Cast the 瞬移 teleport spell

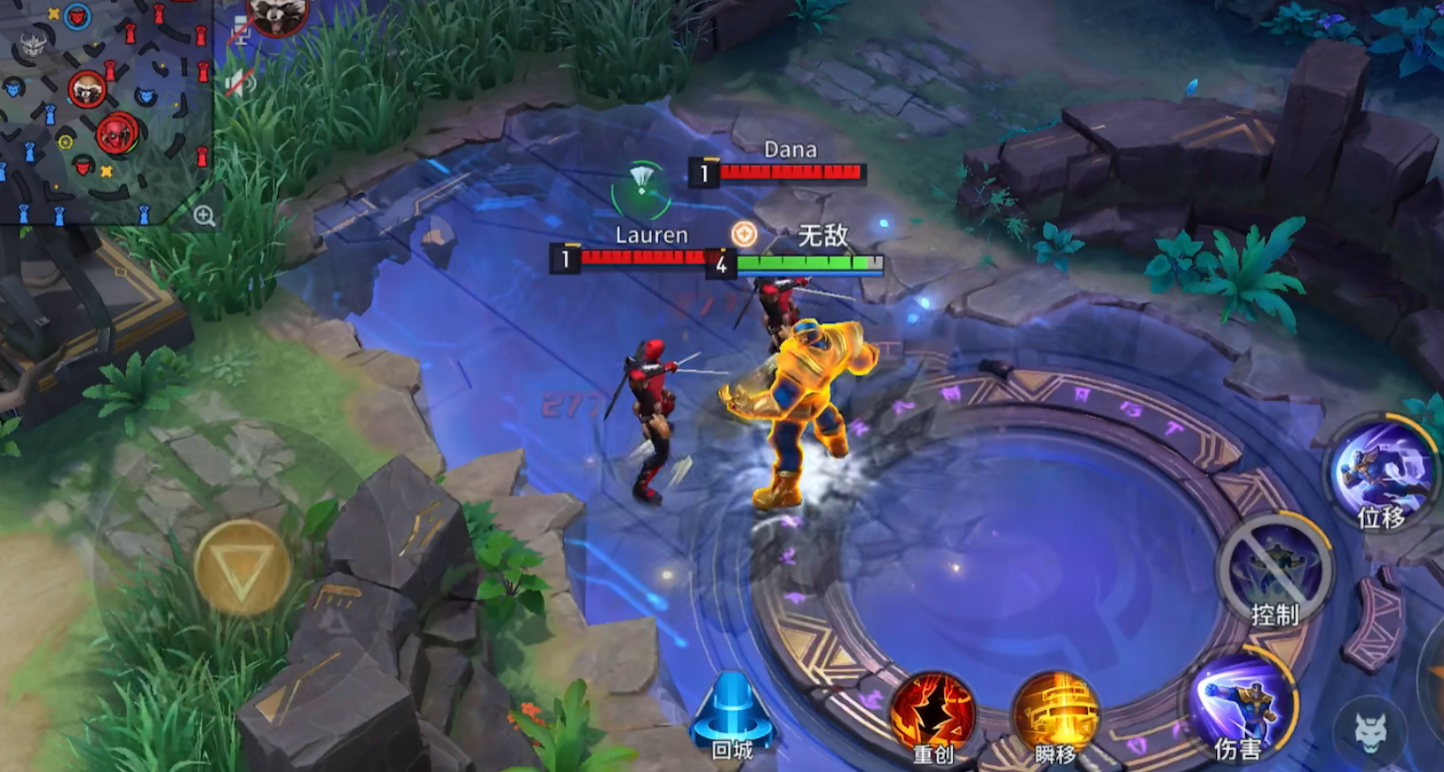1056,711
